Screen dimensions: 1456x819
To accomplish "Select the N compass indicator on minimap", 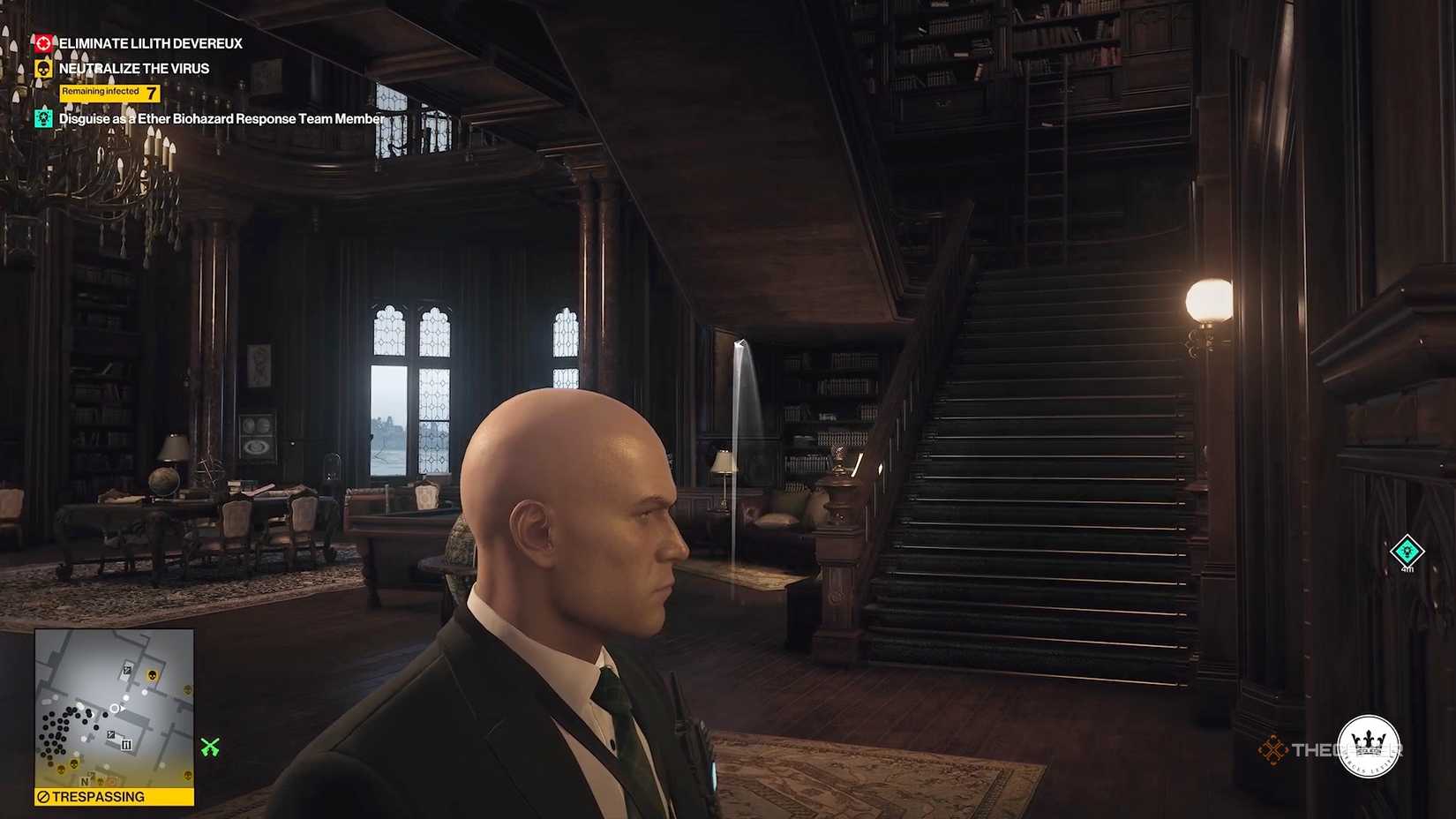I will click(85, 782).
